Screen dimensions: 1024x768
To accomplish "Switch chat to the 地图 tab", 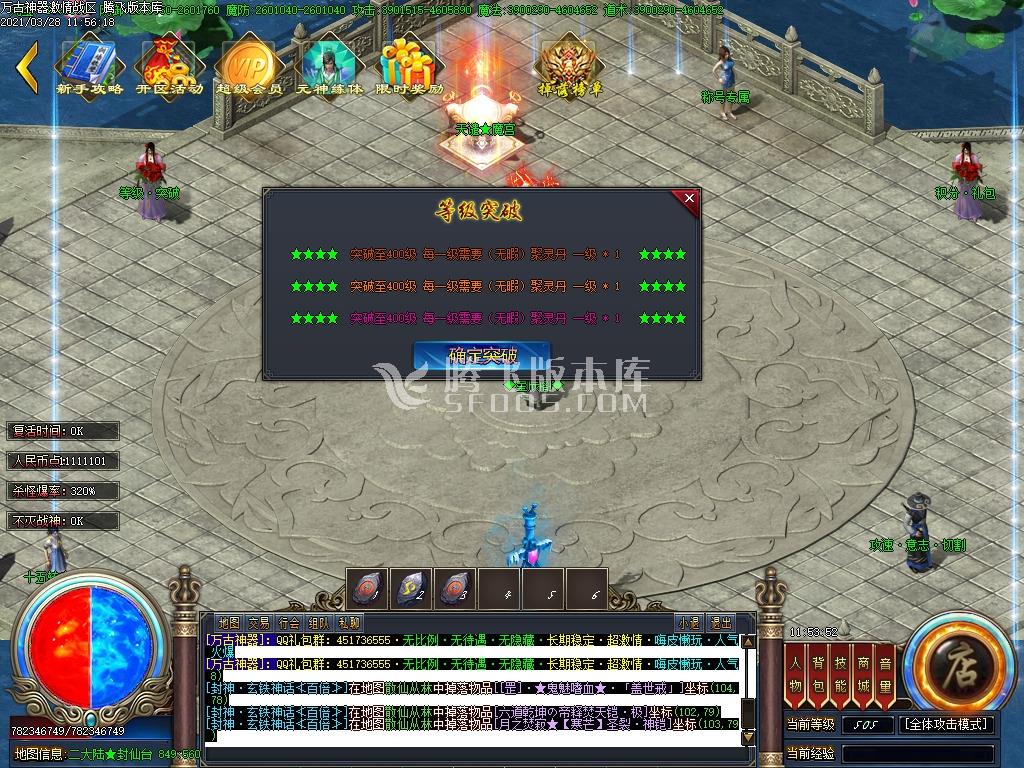I will click(x=228, y=623).
